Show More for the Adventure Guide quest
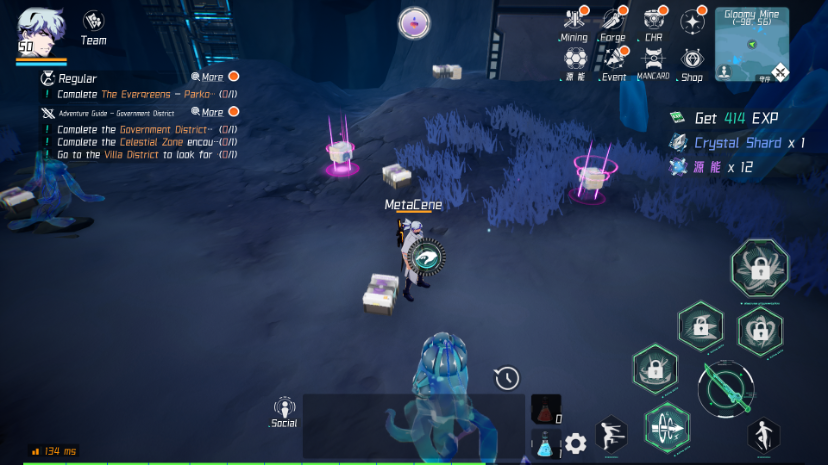 click(x=208, y=113)
